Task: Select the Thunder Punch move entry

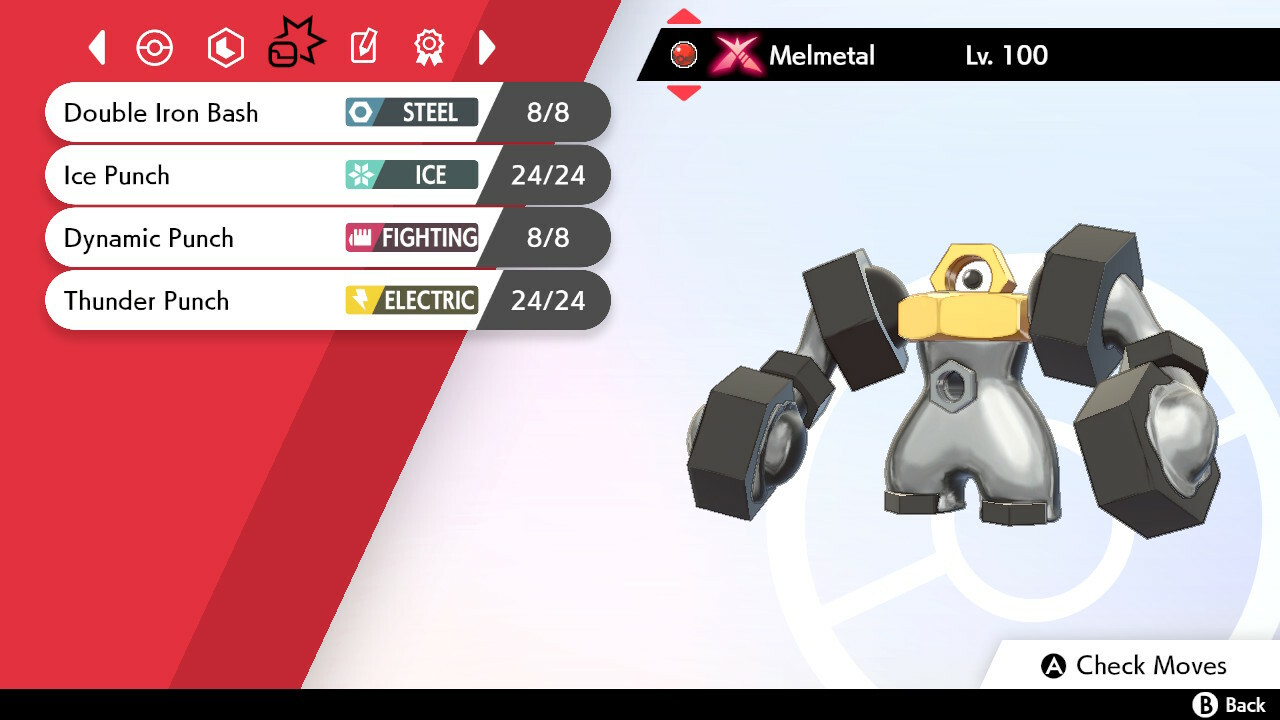Action: pos(146,300)
